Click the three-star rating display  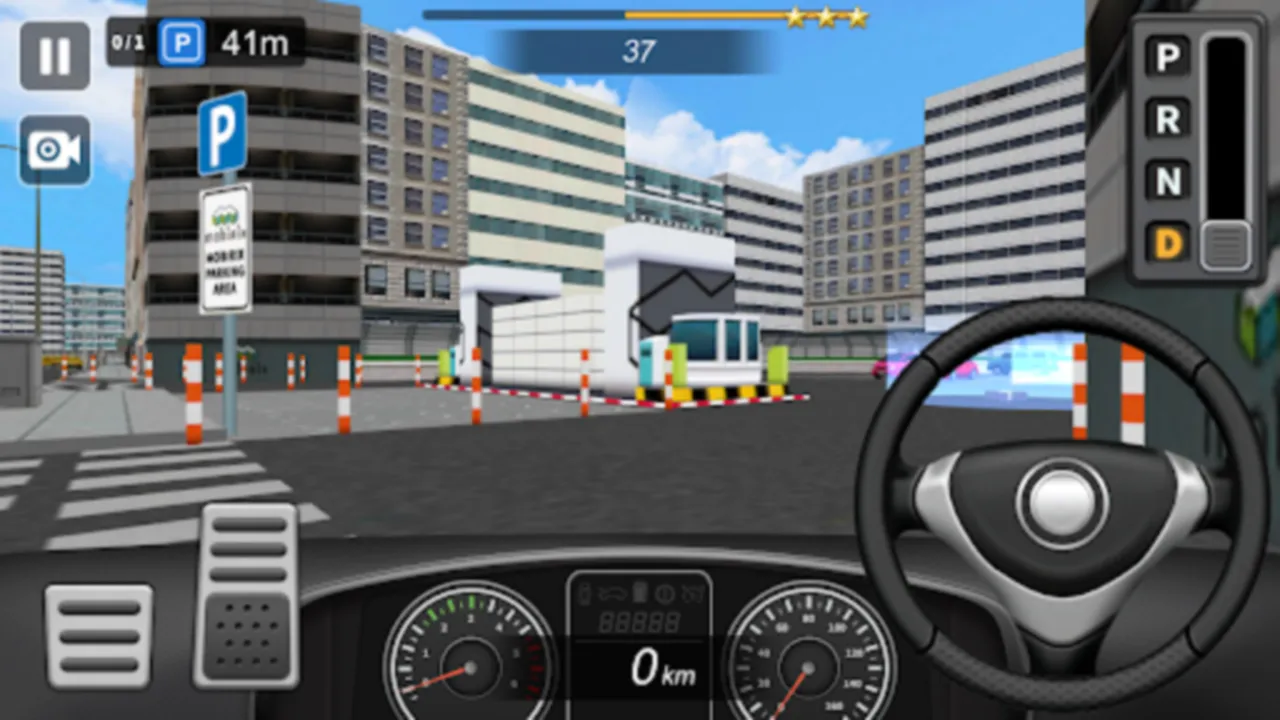click(x=827, y=17)
